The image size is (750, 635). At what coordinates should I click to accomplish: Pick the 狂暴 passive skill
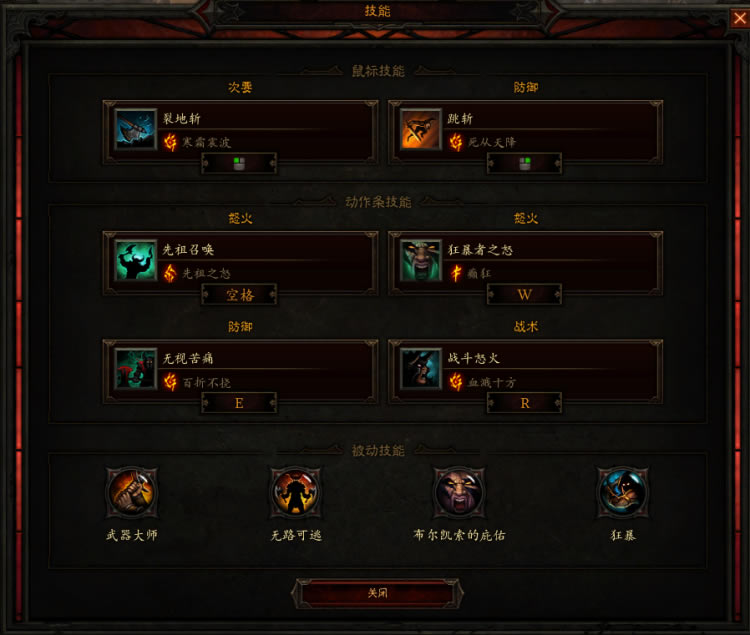point(623,492)
